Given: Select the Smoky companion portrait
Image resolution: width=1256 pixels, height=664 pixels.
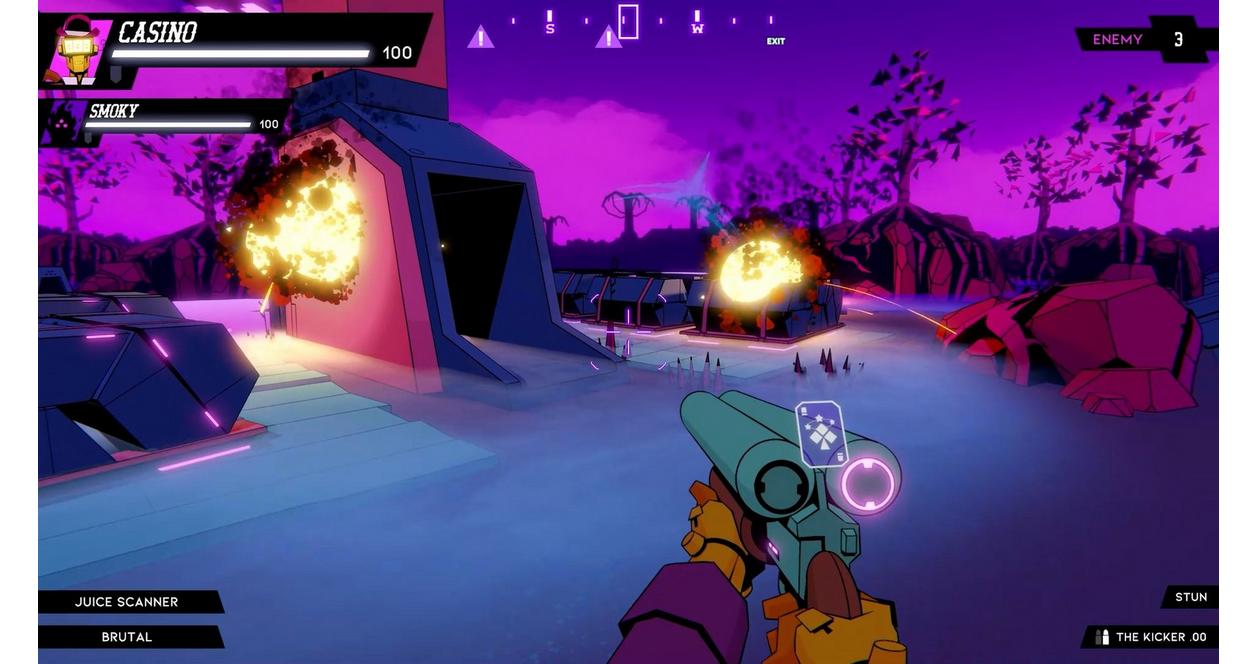Looking at the screenshot, I should 62,123.
